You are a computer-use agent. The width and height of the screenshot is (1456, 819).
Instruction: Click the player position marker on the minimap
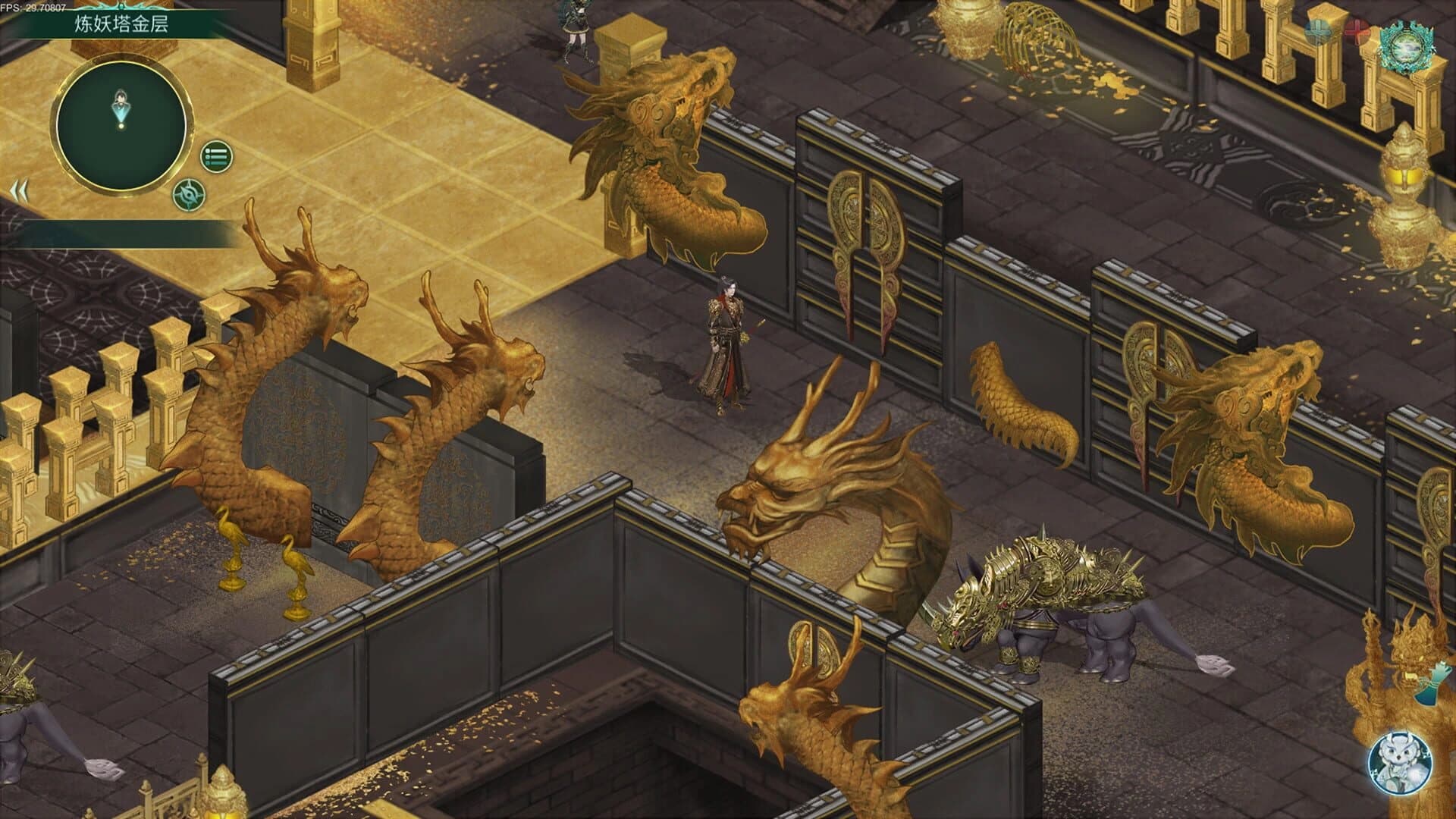point(121,104)
